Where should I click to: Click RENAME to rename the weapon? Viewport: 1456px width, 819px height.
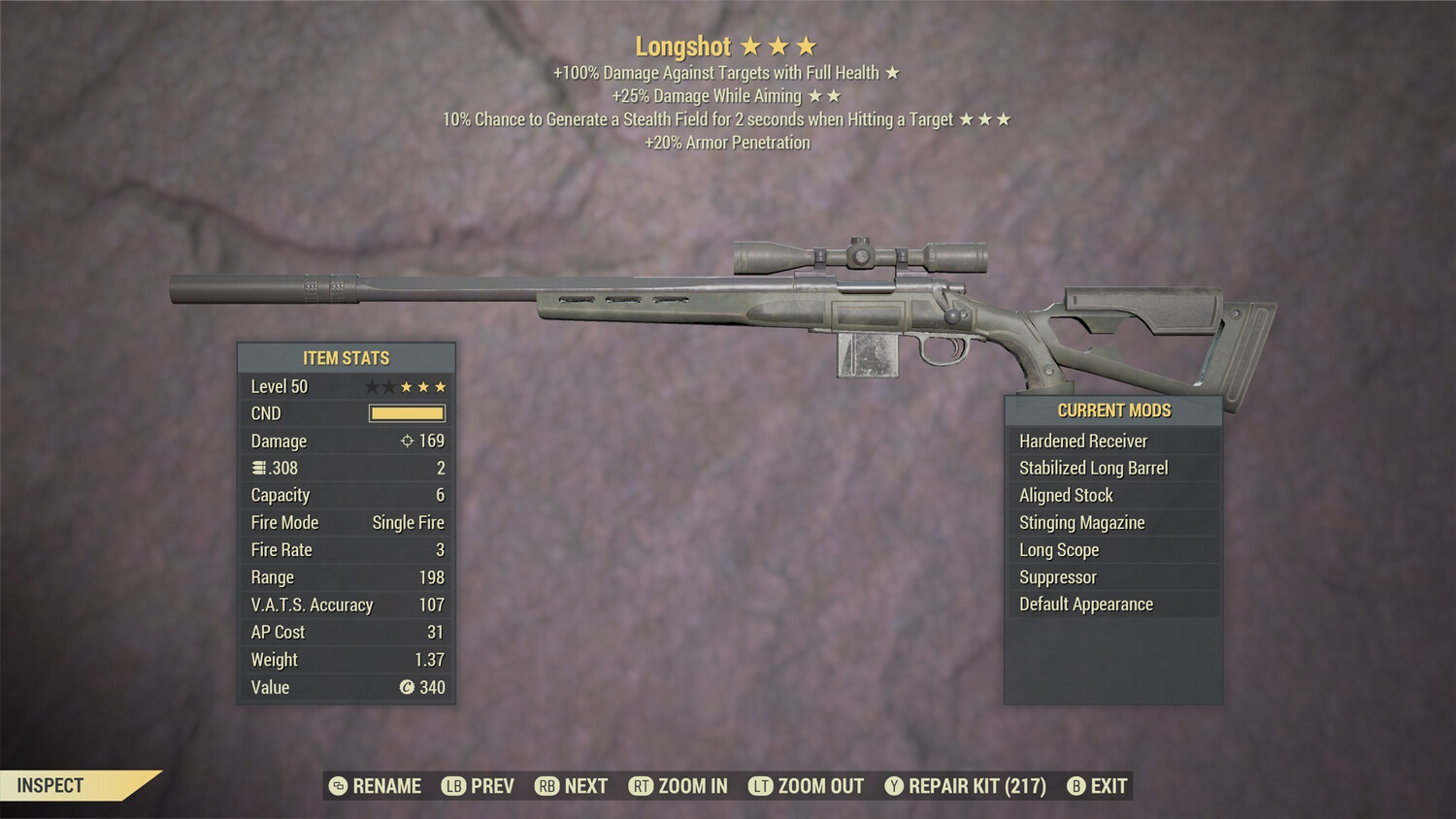point(385,786)
